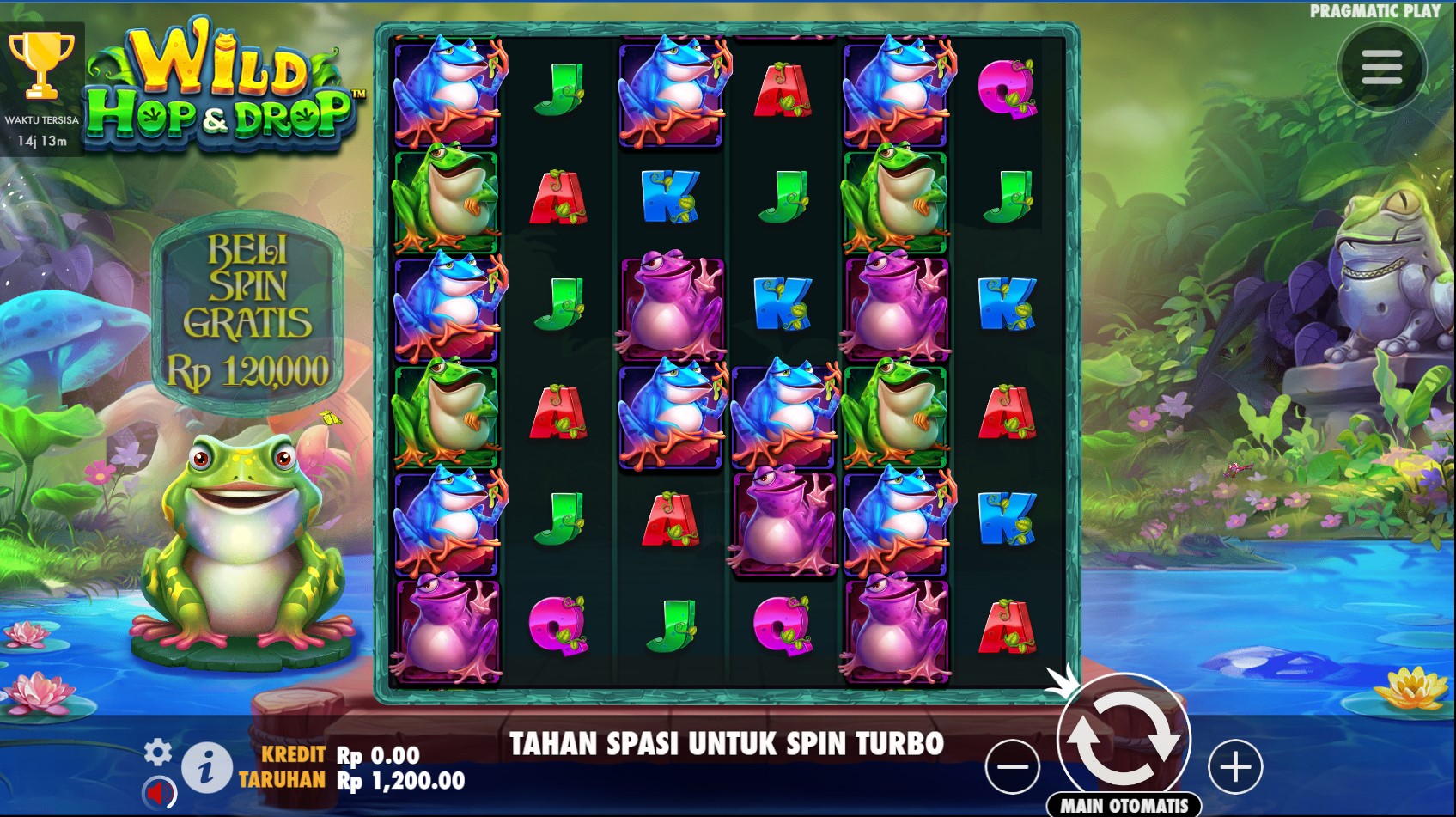Toggle the sound speaker icon
The height and width of the screenshot is (817, 1456).
pos(158,791)
